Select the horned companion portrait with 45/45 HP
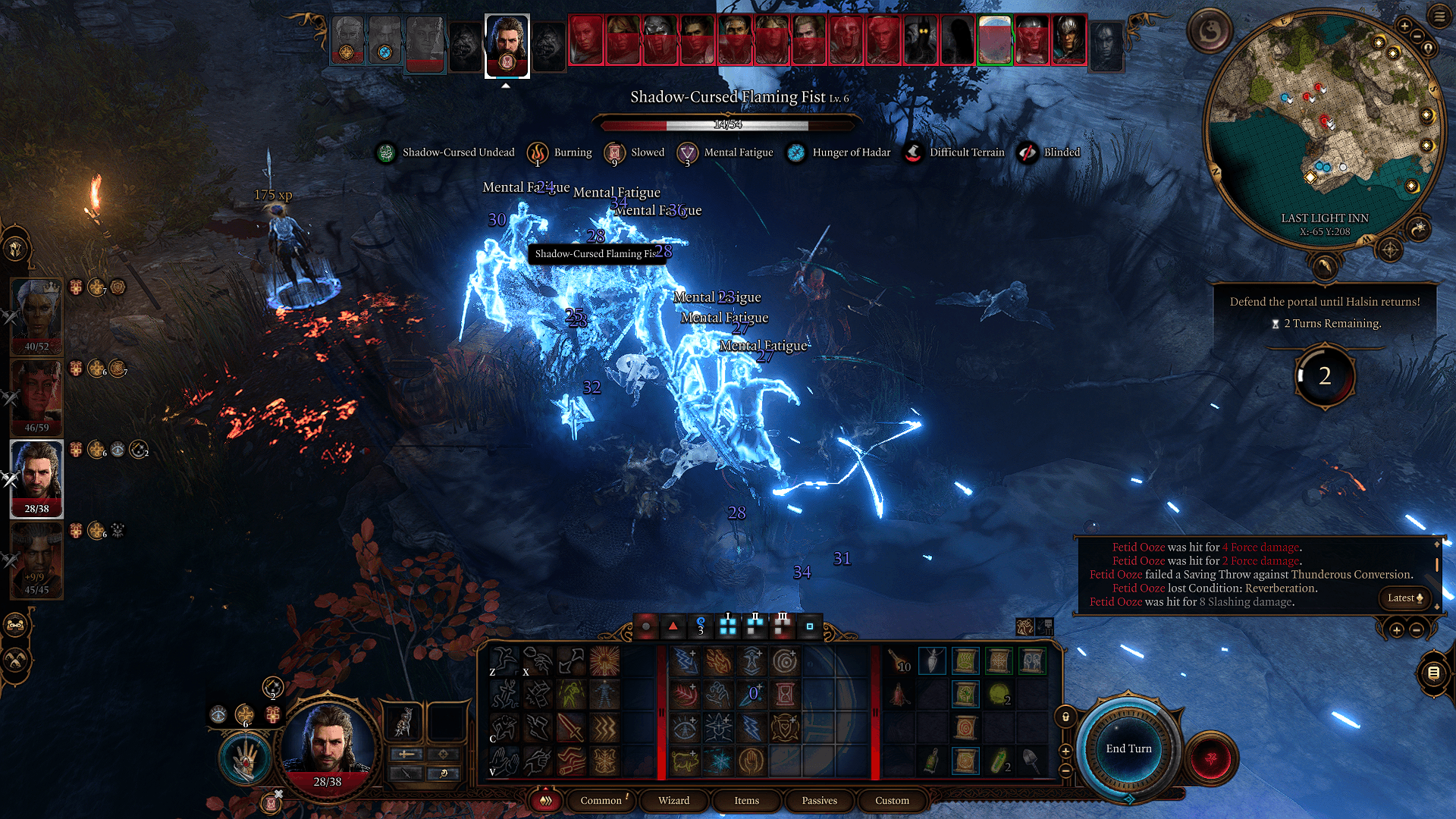The width and height of the screenshot is (1456, 819). pos(36,560)
